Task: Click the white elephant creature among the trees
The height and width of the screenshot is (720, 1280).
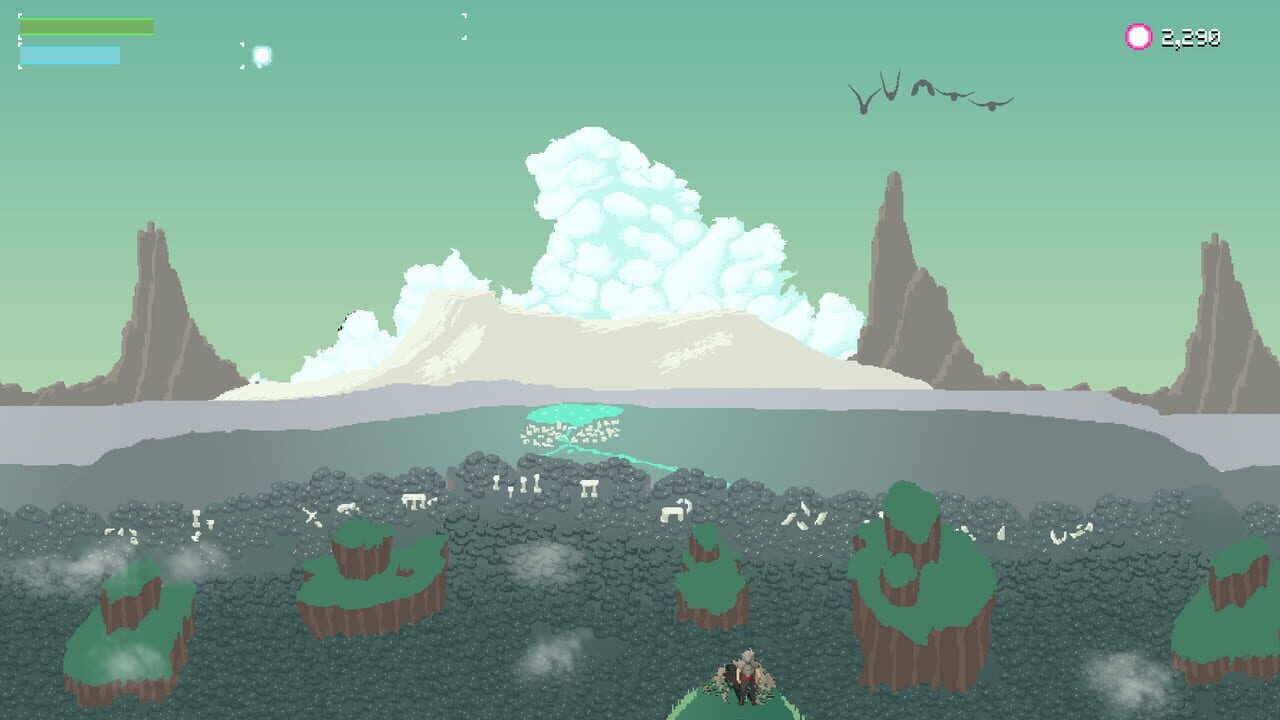Action: click(x=673, y=512)
